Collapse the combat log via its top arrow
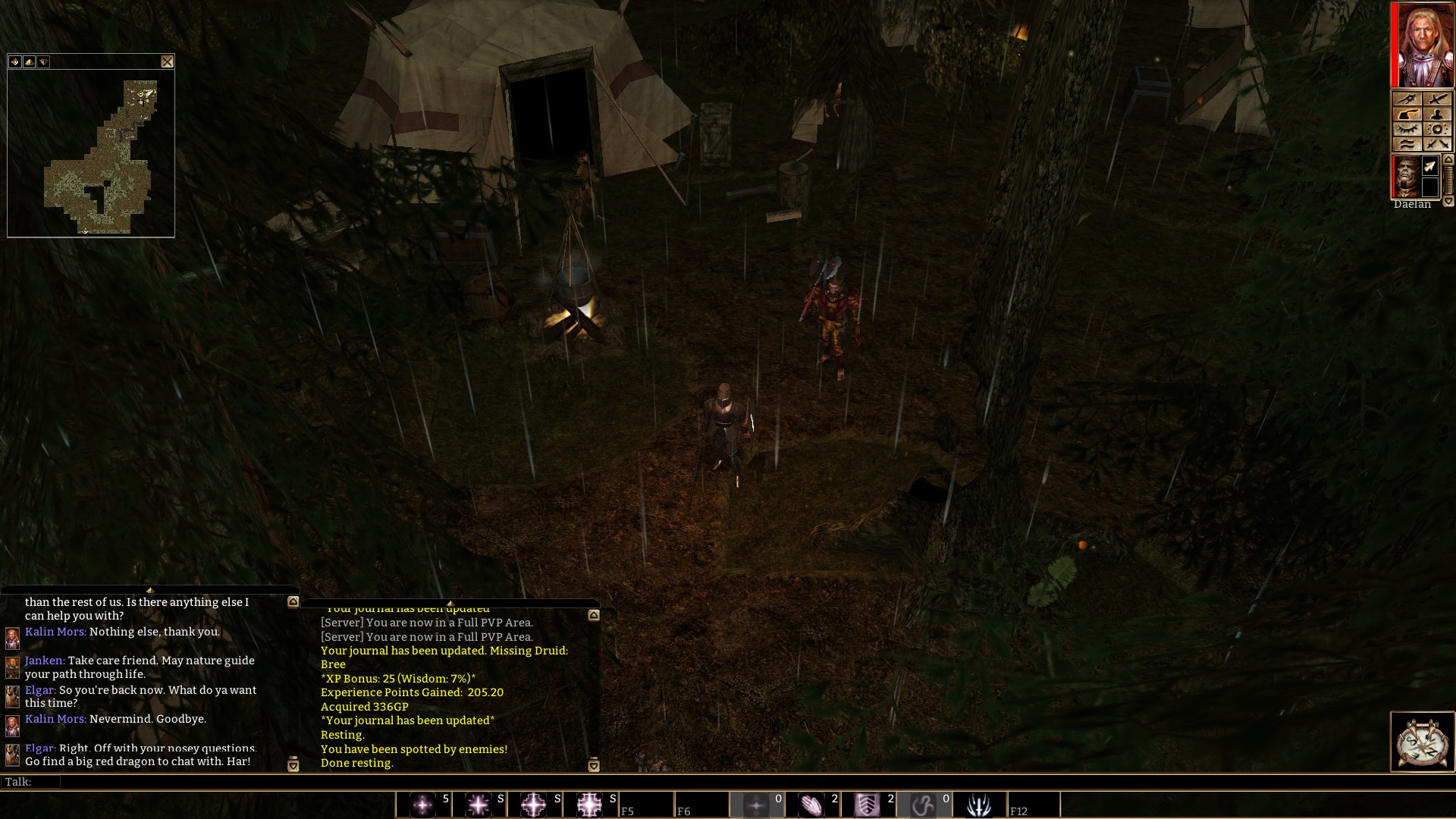This screenshot has height=819, width=1456. point(595,616)
